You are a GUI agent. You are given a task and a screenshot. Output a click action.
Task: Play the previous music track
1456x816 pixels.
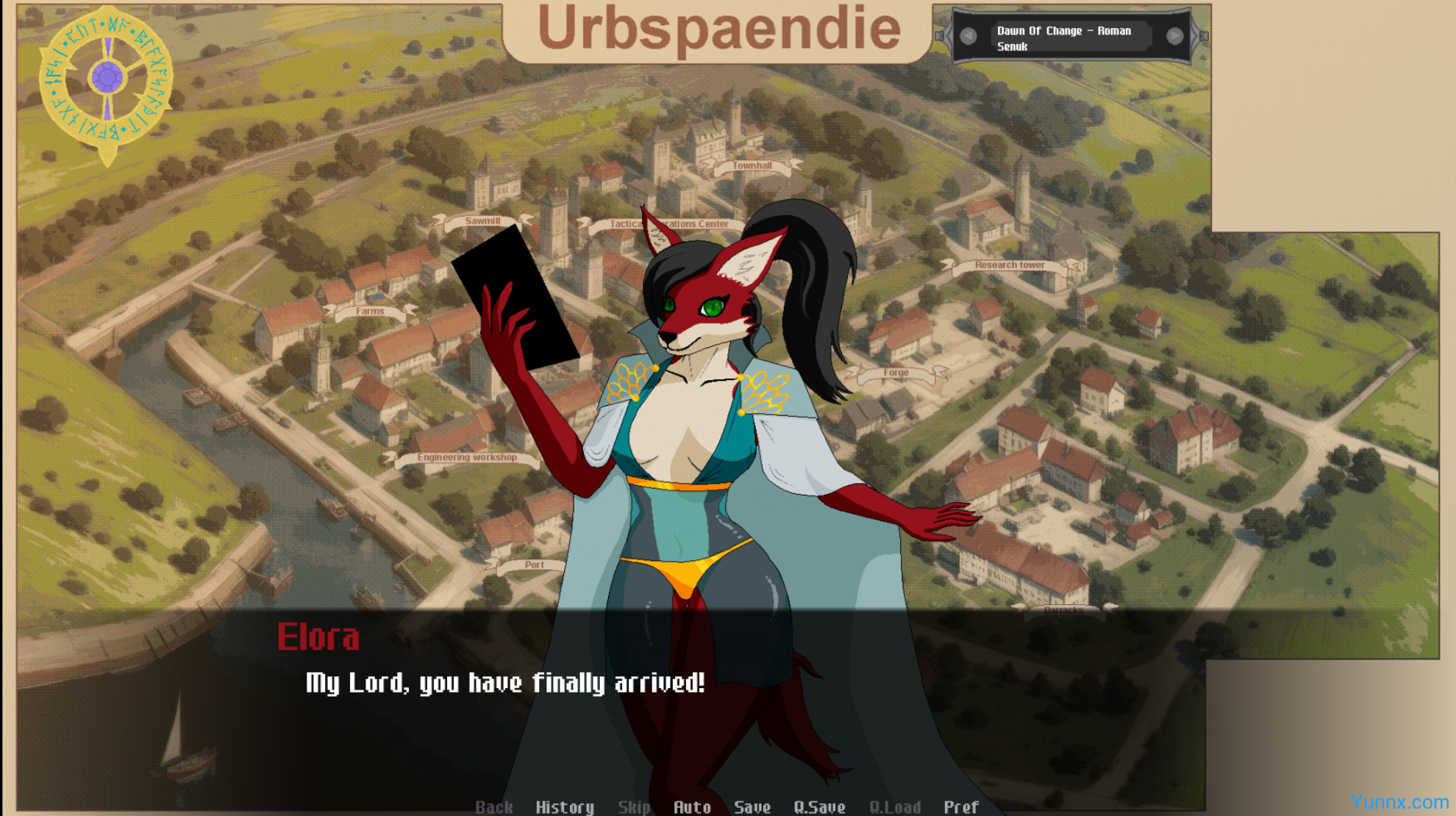pos(968,36)
